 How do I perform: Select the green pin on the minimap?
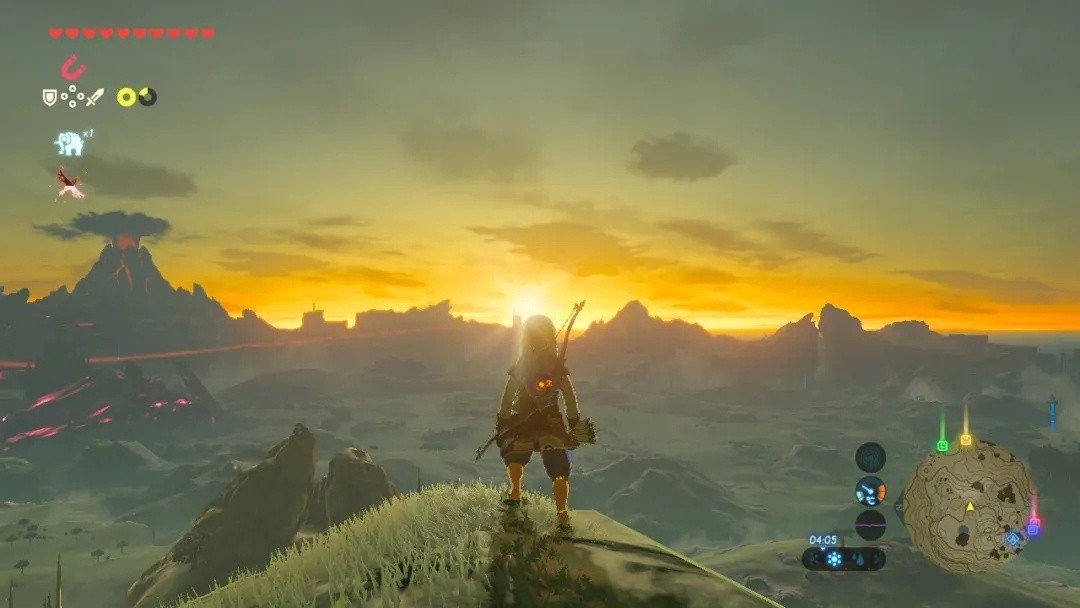[x=942, y=445]
